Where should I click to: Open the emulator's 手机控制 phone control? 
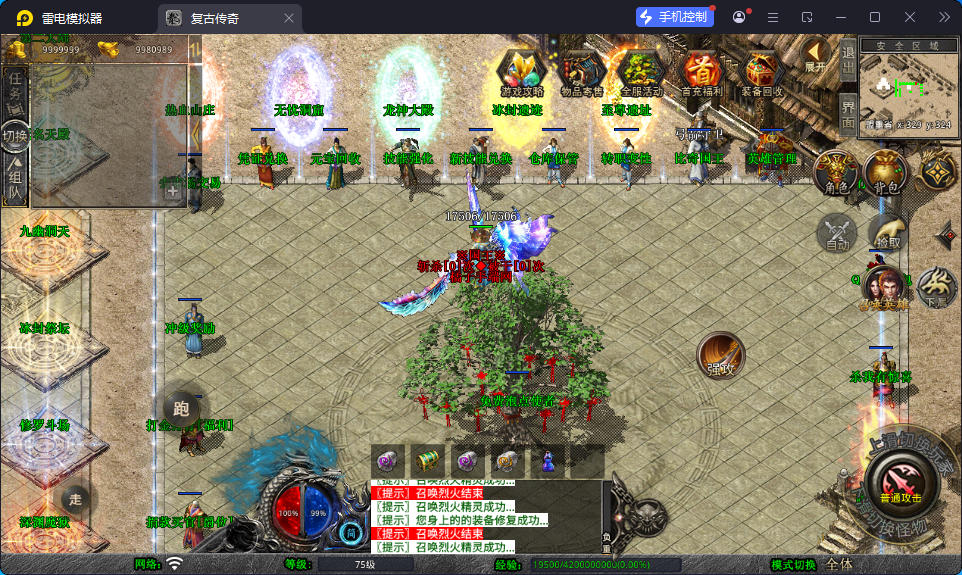tap(675, 17)
